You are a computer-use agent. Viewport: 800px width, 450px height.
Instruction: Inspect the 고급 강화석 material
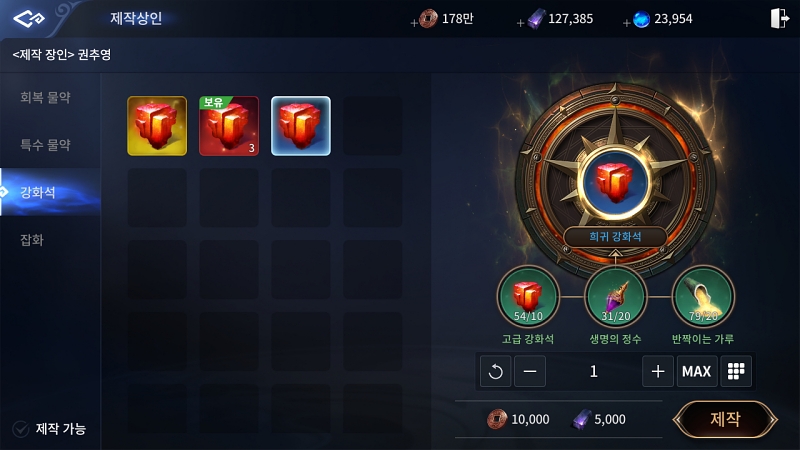(x=529, y=298)
